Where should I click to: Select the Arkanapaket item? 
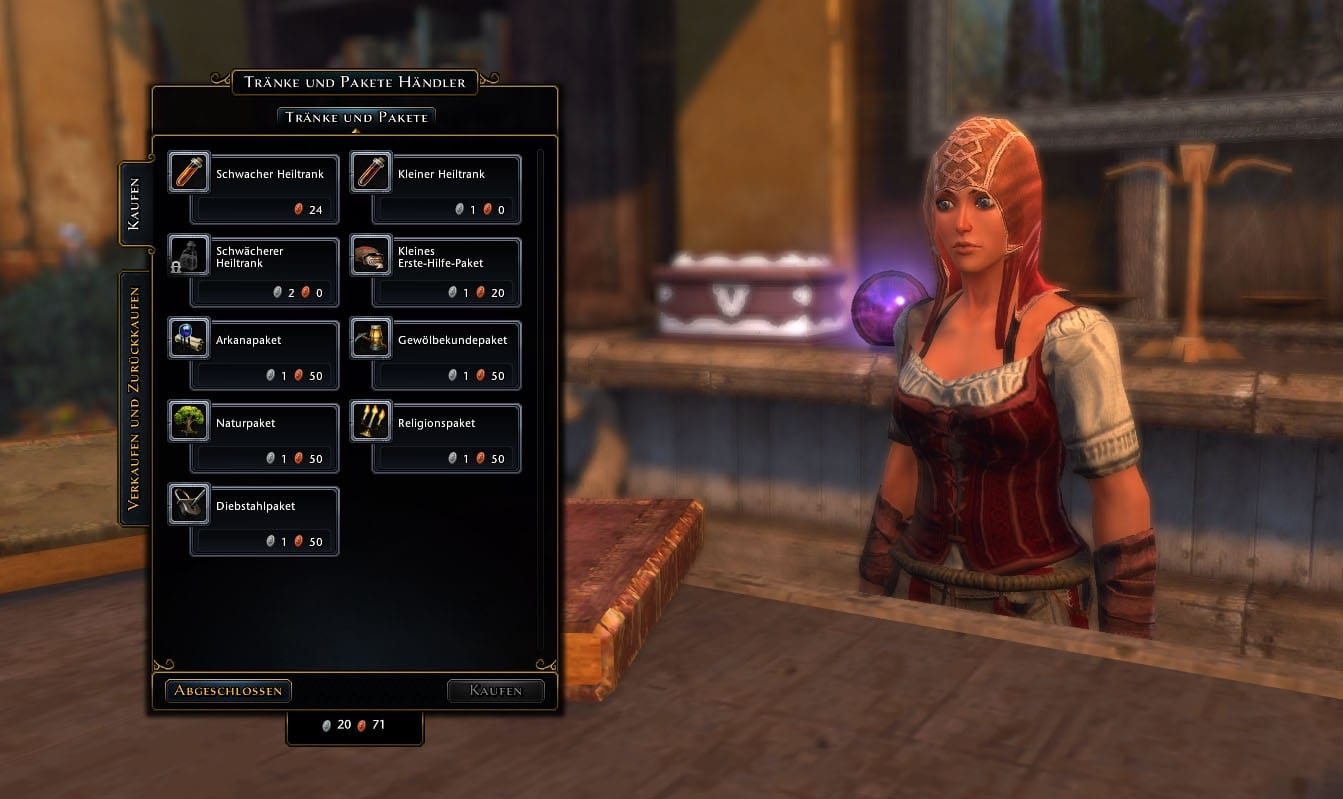[254, 355]
